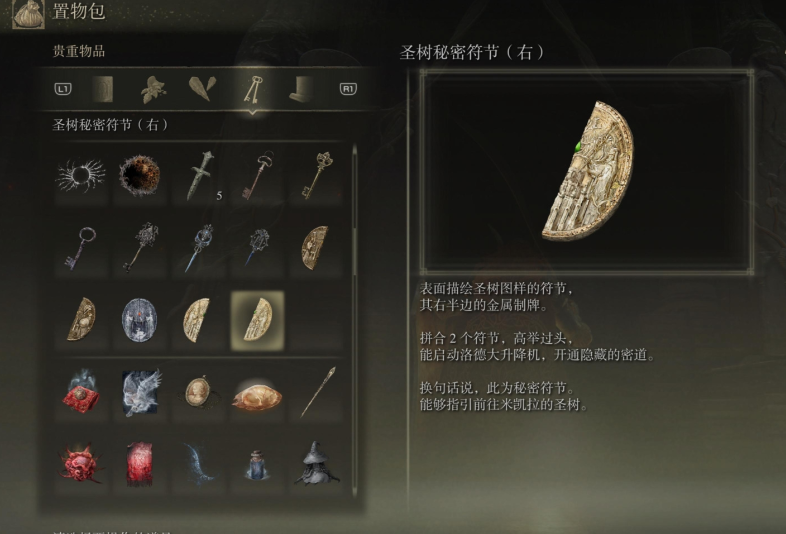This screenshot has height=534, width=786.
Task: Select the witch hat doll item
Action: pos(316,464)
